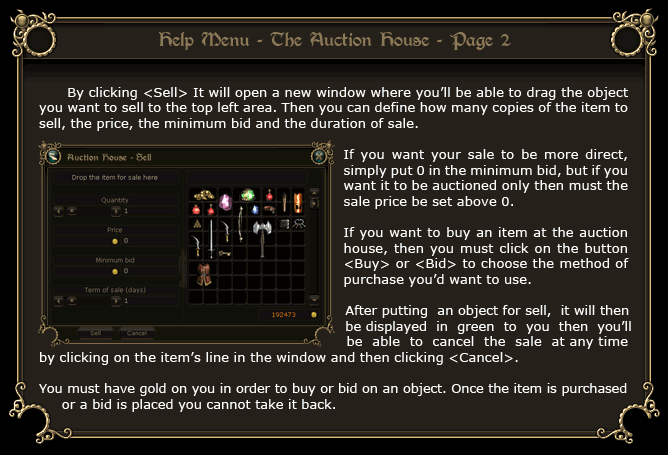Close the Auction House - Sell window

click(319, 155)
